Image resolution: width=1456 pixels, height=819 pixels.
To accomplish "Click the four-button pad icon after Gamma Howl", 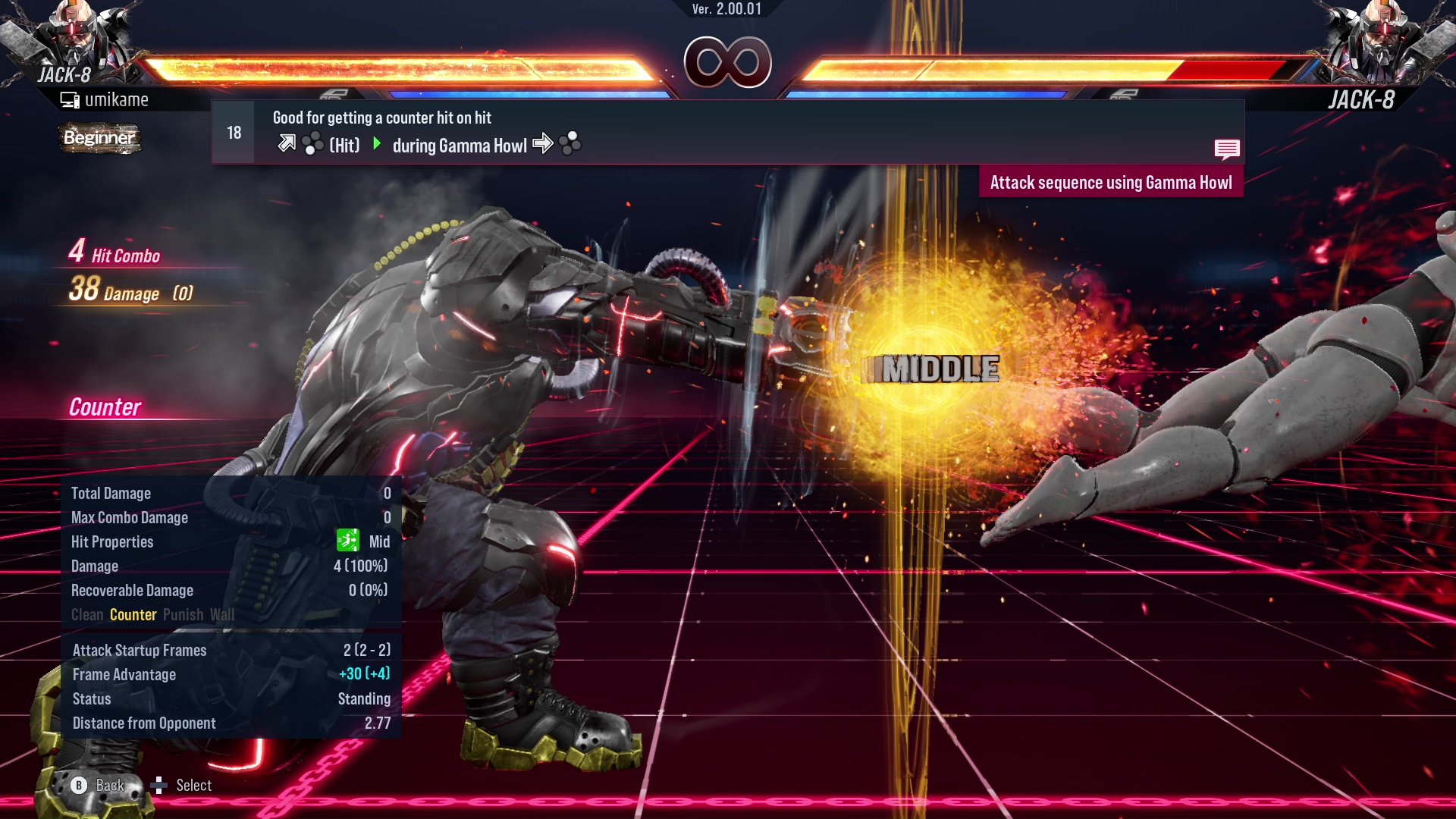I will click(x=570, y=143).
